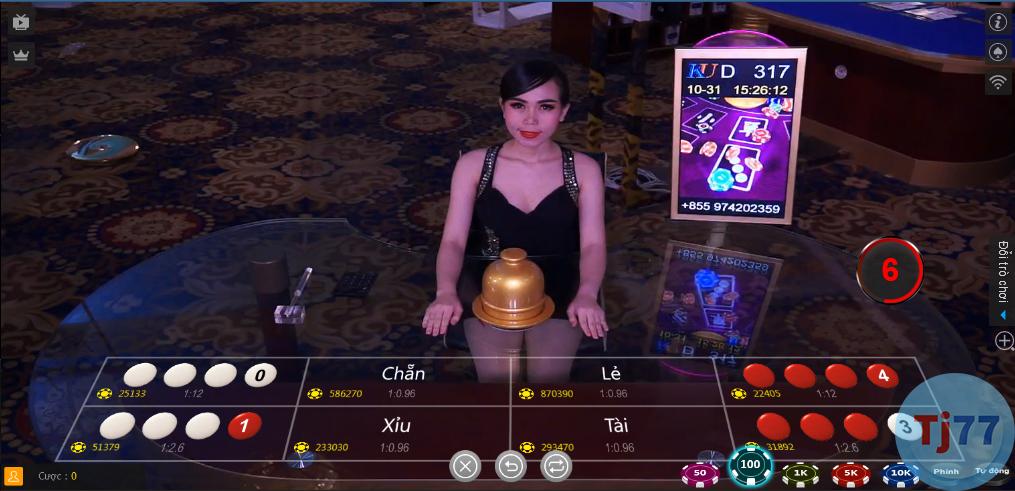Repeat the previous bet

tap(556, 465)
